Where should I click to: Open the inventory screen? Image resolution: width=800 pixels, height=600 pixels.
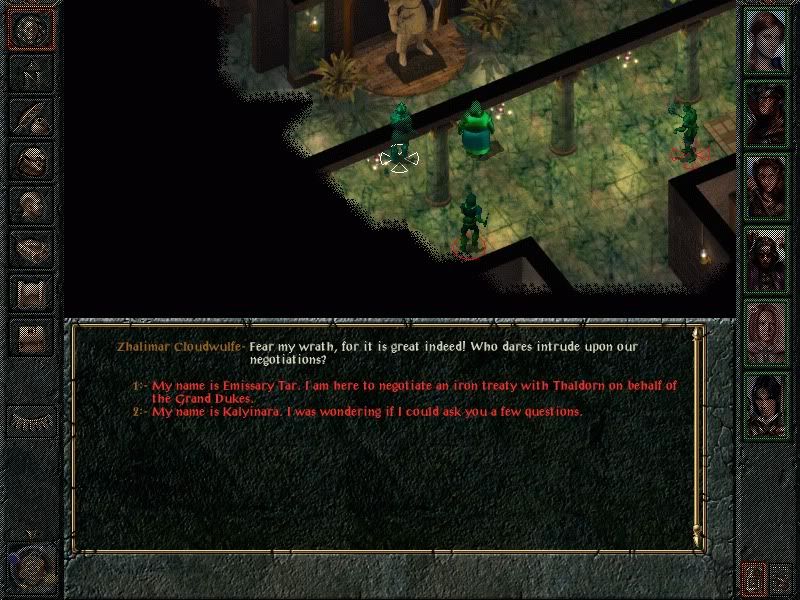click(30, 161)
